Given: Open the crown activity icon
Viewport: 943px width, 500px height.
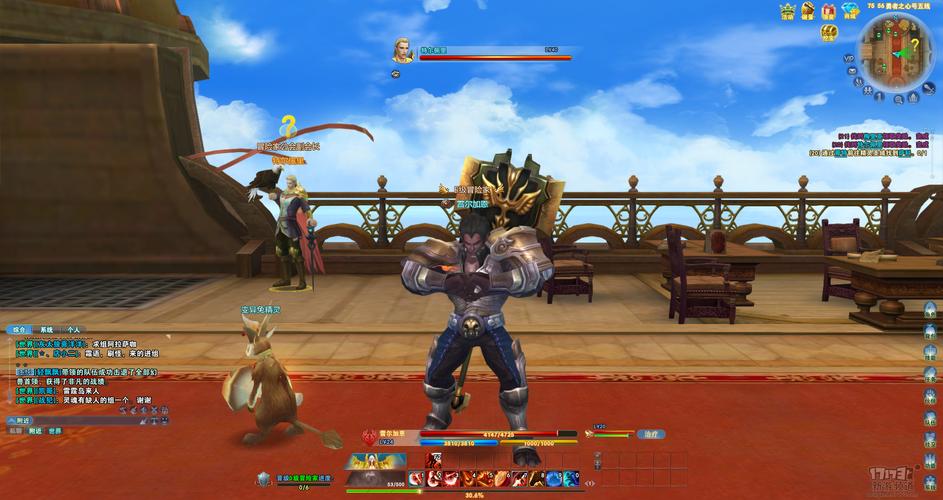Looking at the screenshot, I should (787, 11).
